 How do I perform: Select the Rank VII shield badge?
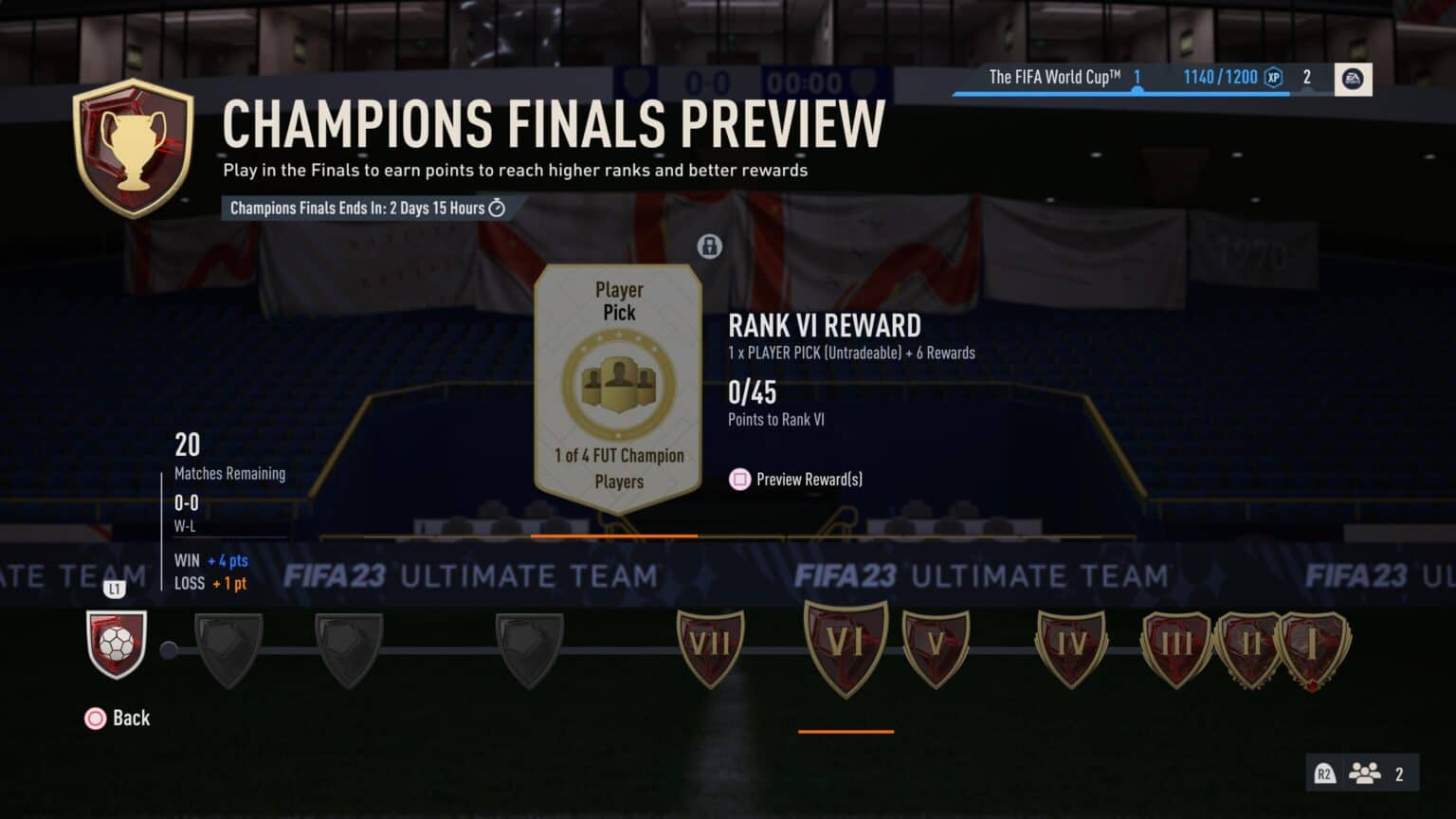710,646
